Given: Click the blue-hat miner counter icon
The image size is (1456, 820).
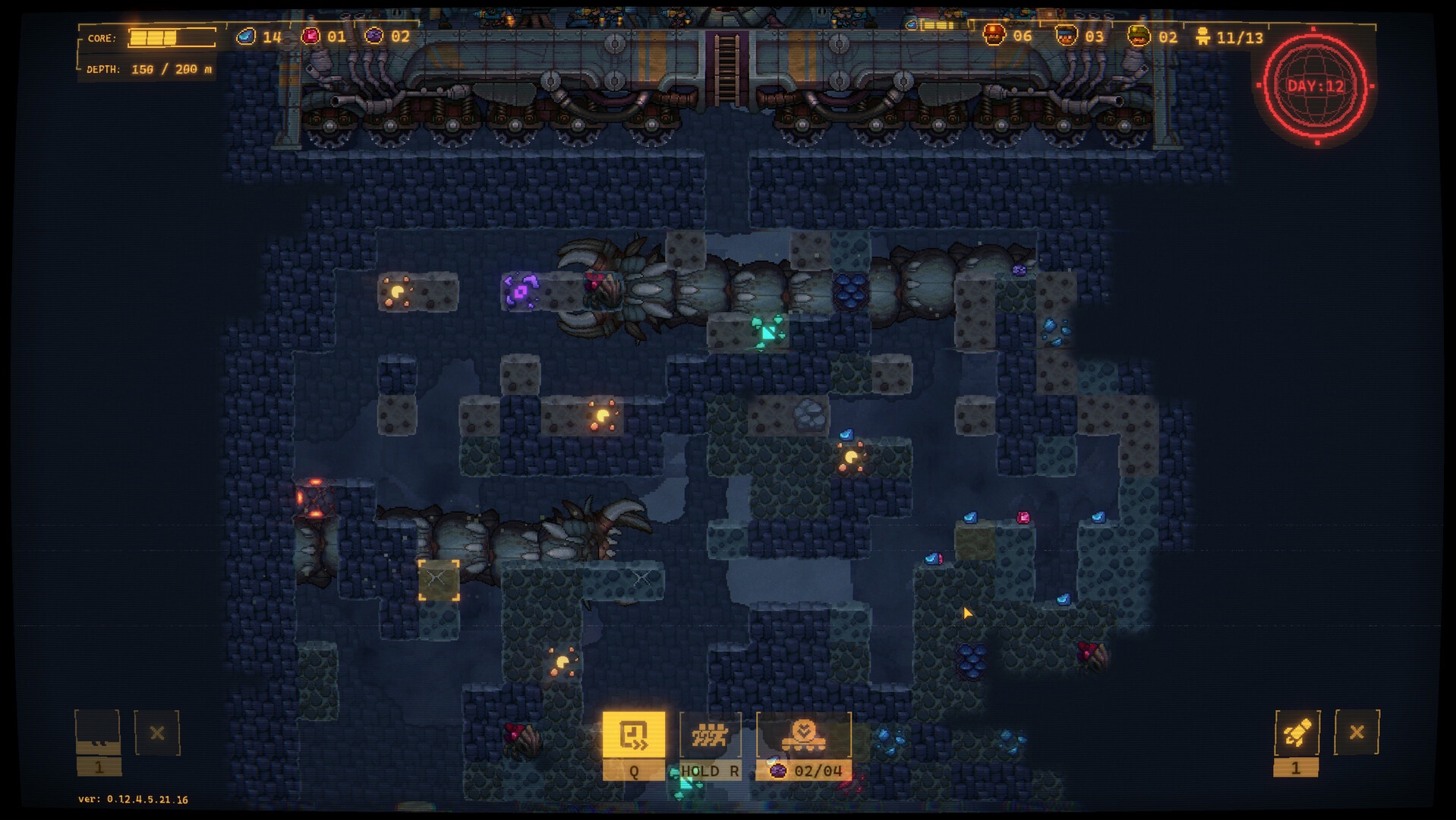Looking at the screenshot, I should pyautogui.click(x=1066, y=36).
